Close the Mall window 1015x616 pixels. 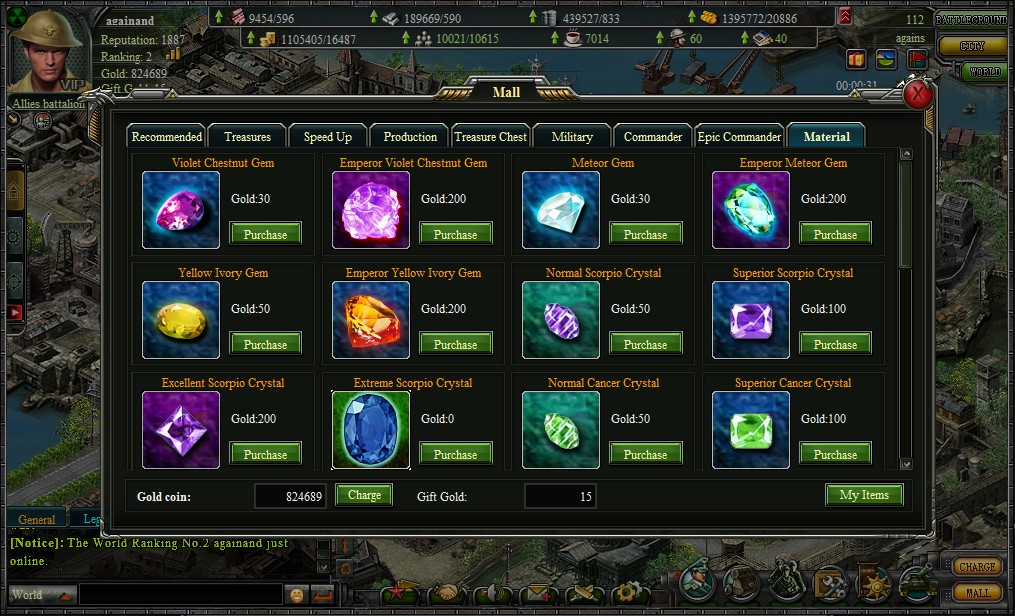pyautogui.click(x=918, y=95)
